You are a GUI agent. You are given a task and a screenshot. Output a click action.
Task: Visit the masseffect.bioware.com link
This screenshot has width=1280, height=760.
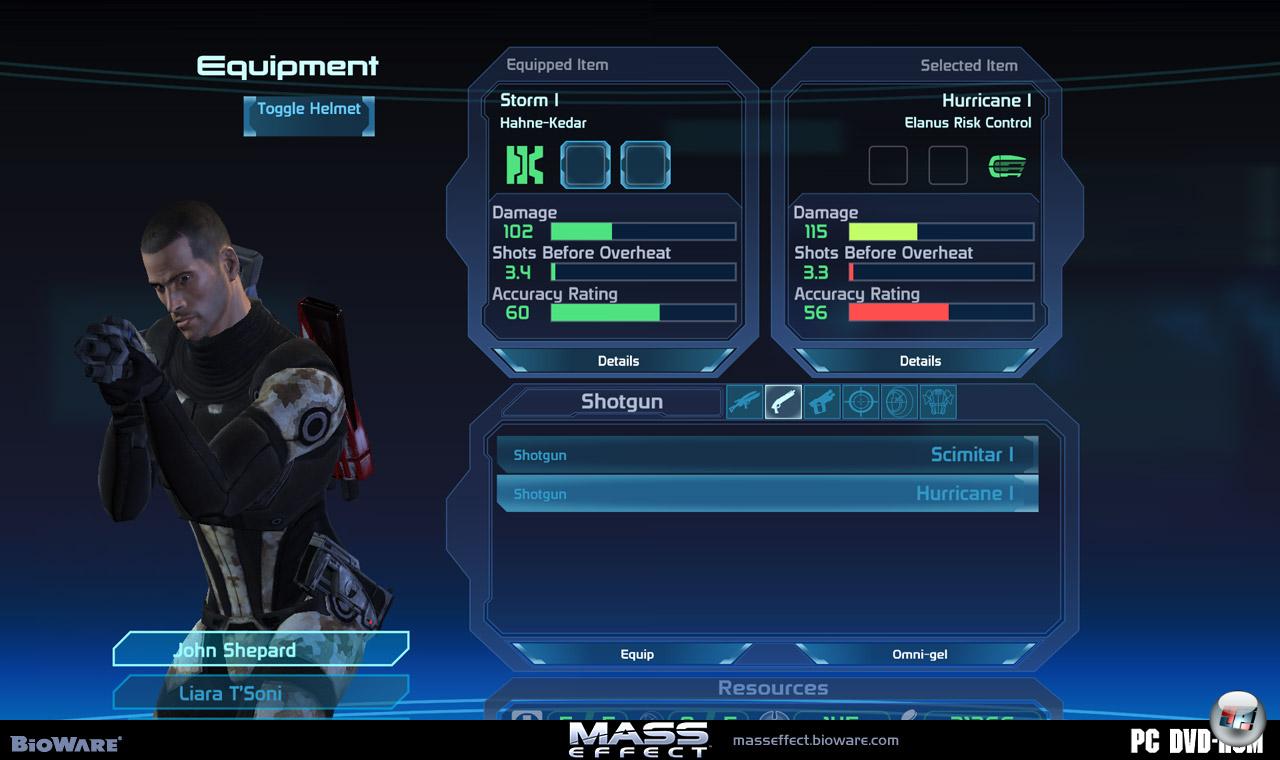(x=815, y=741)
